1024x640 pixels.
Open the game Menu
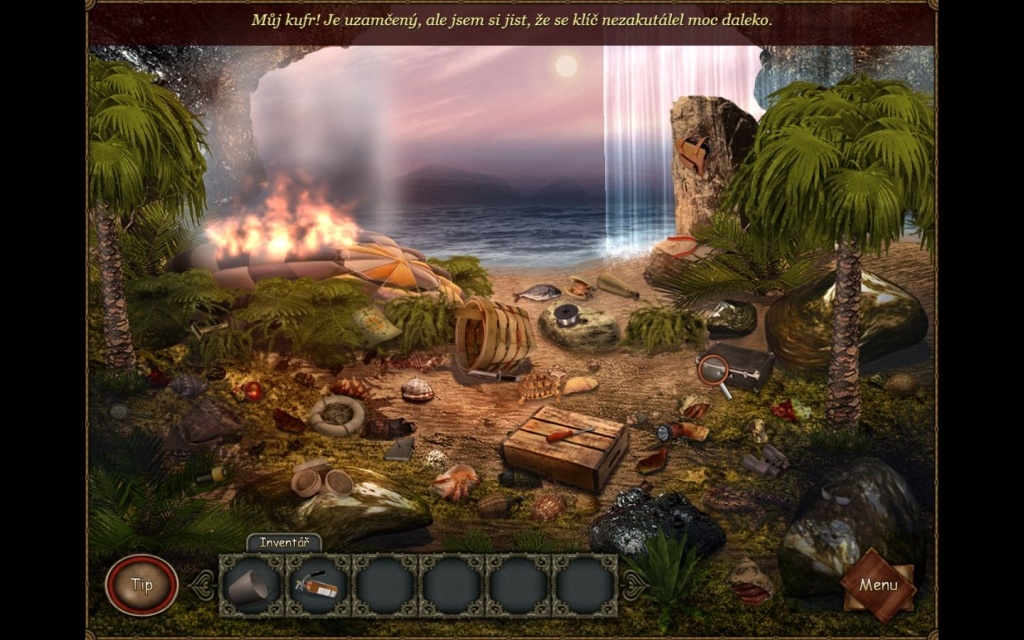coord(877,584)
